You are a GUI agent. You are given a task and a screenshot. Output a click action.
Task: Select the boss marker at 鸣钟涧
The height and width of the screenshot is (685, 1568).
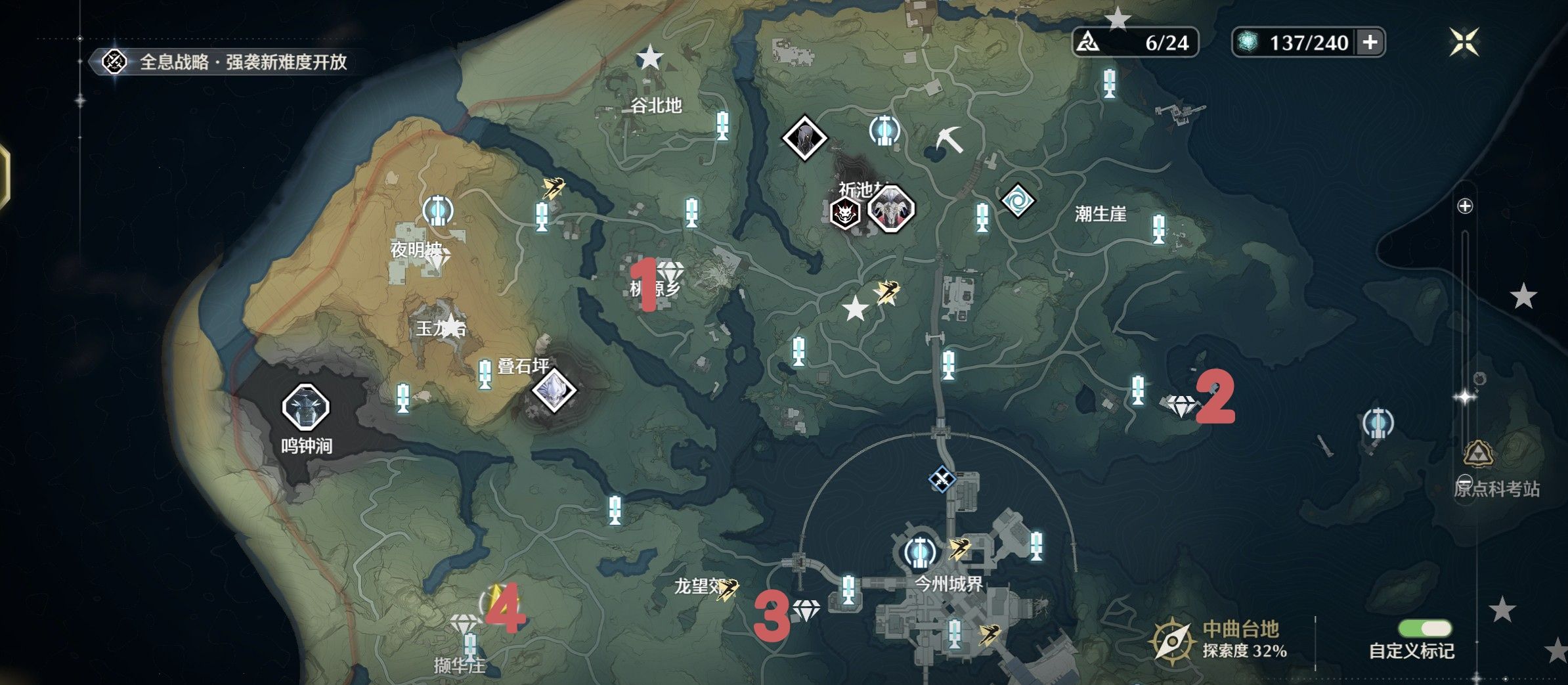pyautogui.click(x=305, y=407)
